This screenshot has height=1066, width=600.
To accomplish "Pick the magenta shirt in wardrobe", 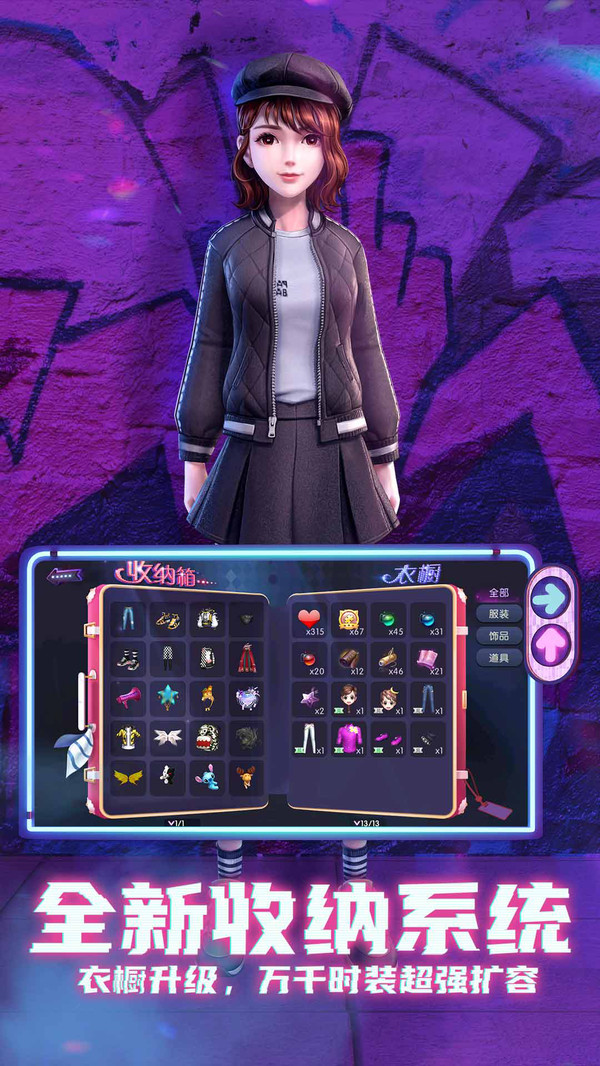I will [349, 738].
